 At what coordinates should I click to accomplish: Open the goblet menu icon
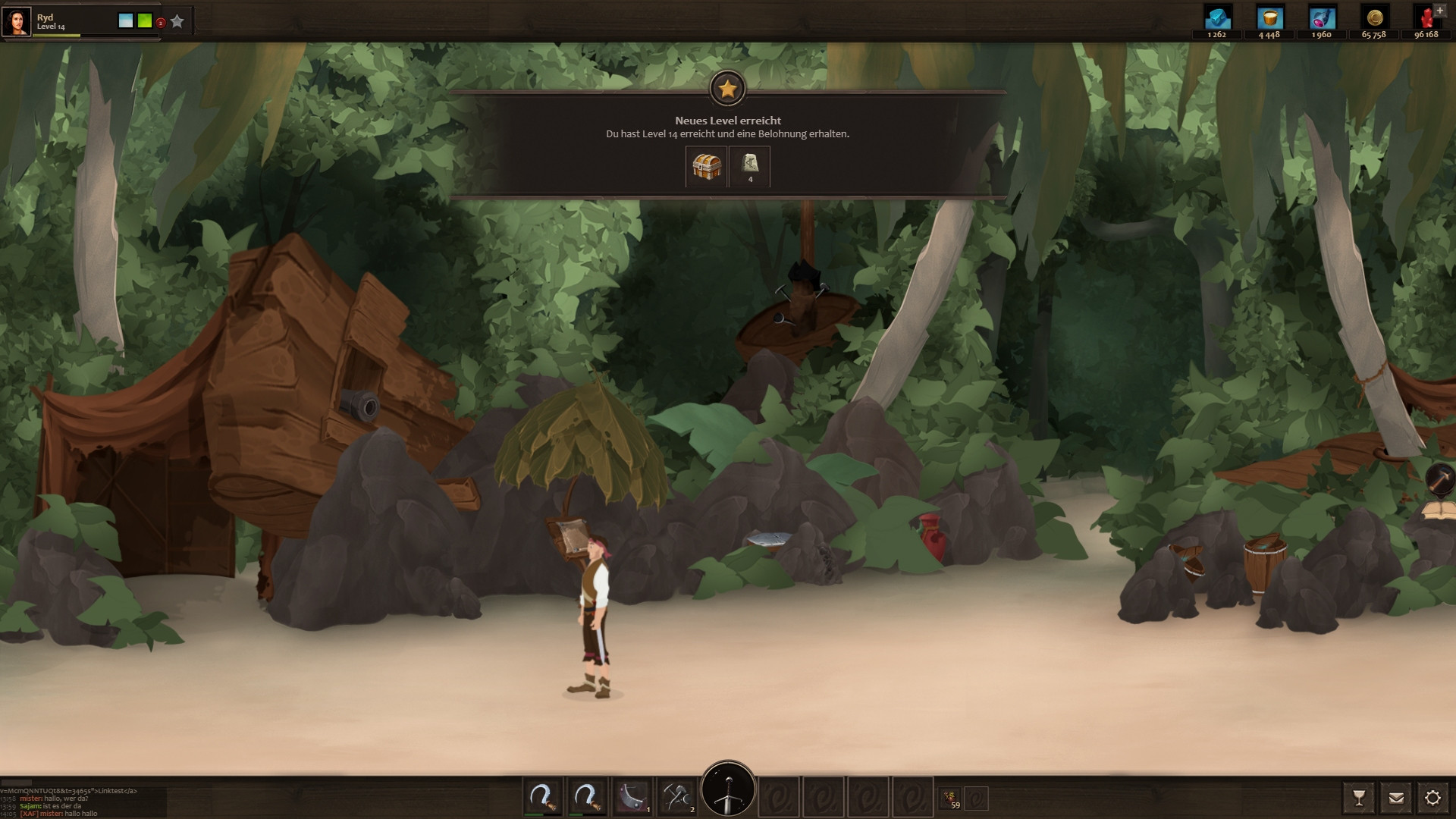coord(1359,798)
